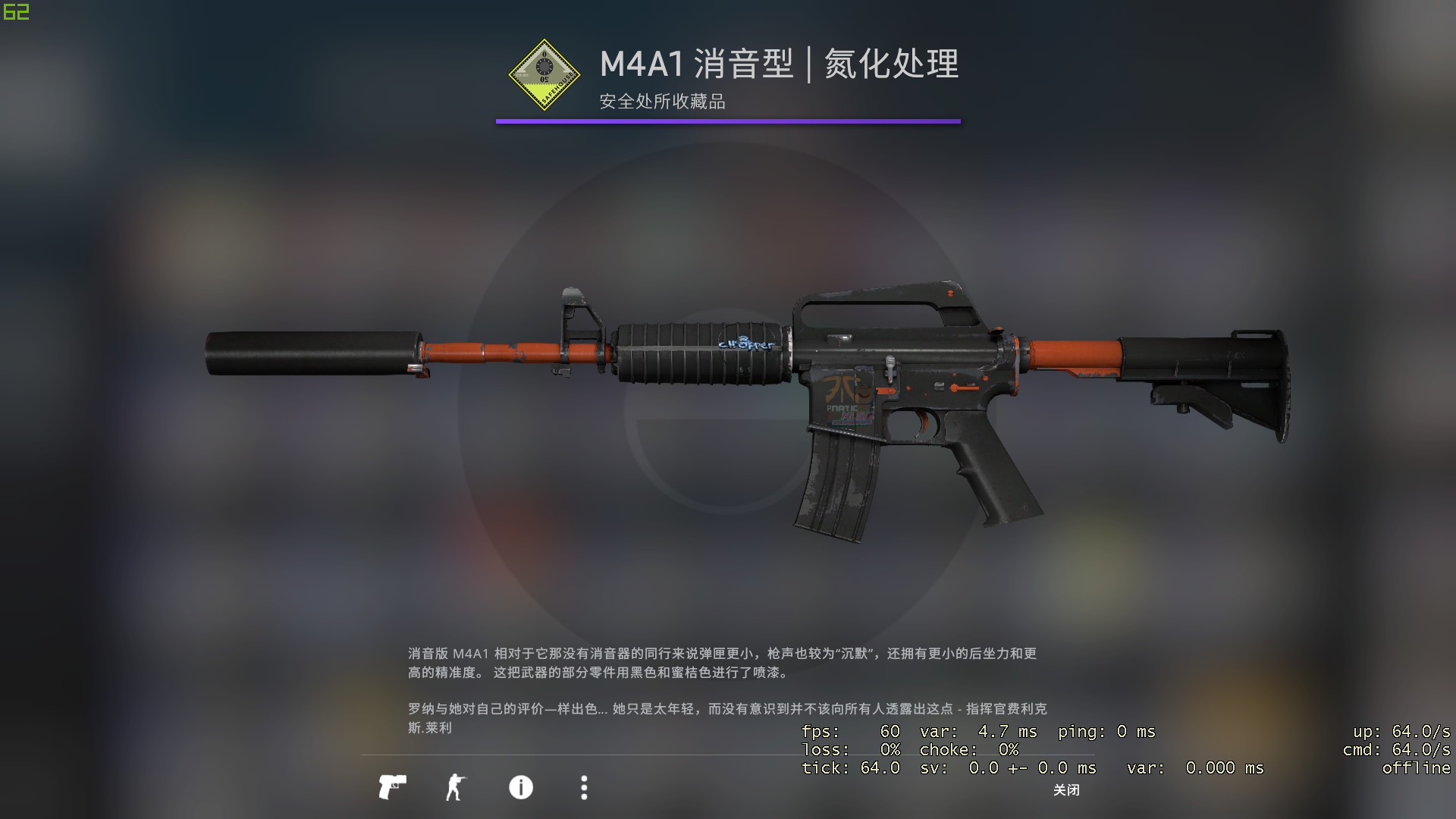Open the three-dot options icon
This screenshot has height=819, width=1456.
583,789
